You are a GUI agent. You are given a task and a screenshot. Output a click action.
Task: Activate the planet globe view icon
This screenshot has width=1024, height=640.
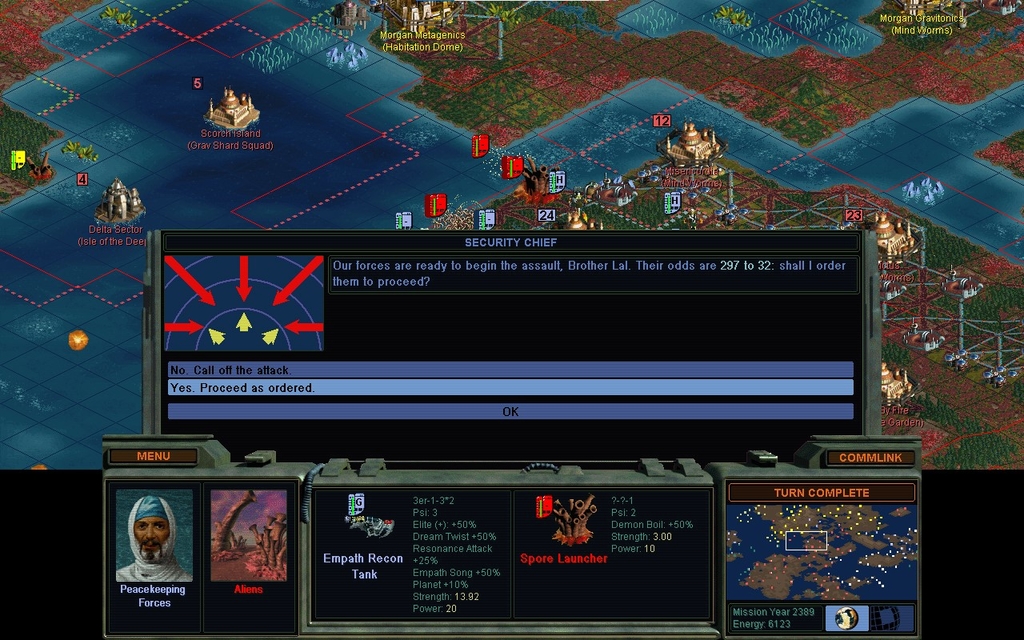point(847,618)
